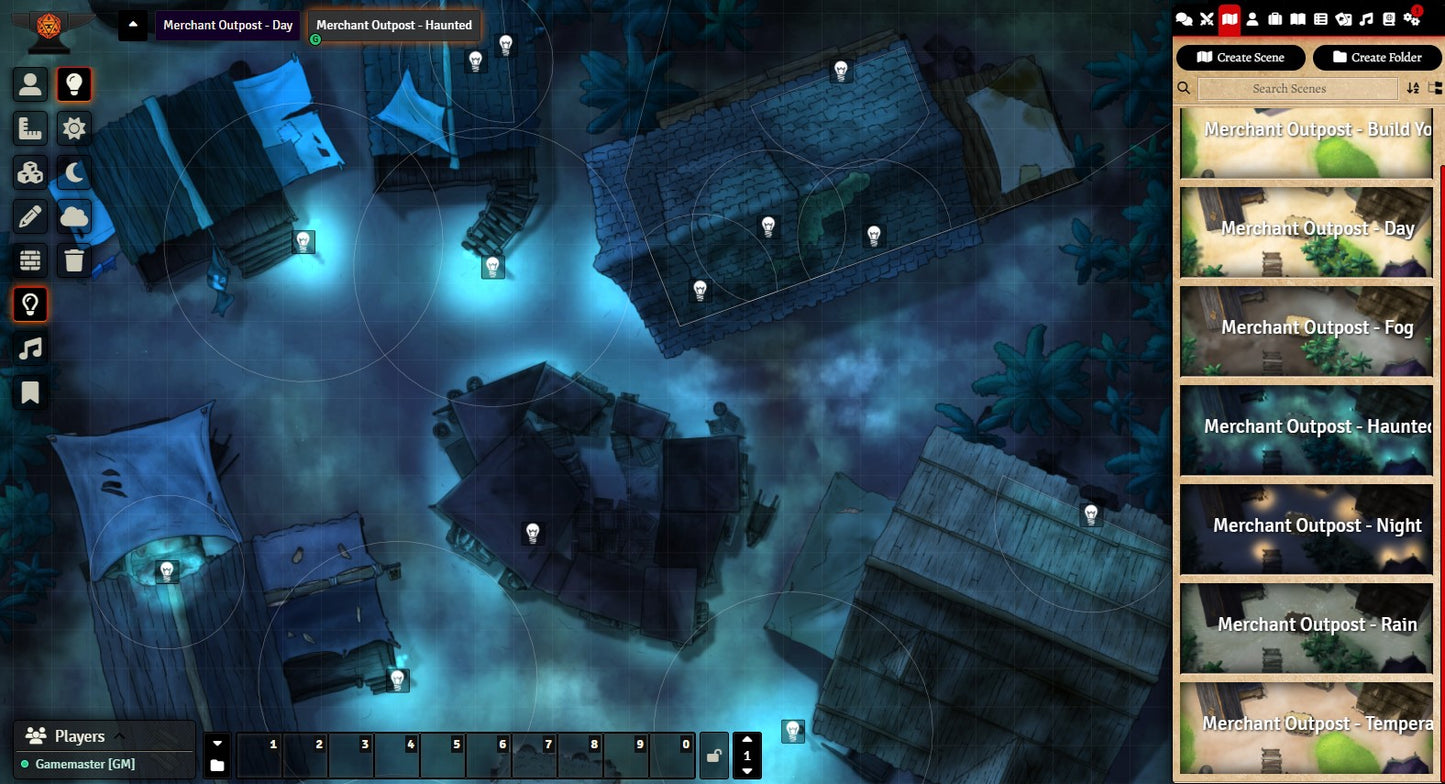The width and height of the screenshot is (1445, 784).
Task: Collapse the scene navigation bar arrow
Action: click(x=133, y=25)
